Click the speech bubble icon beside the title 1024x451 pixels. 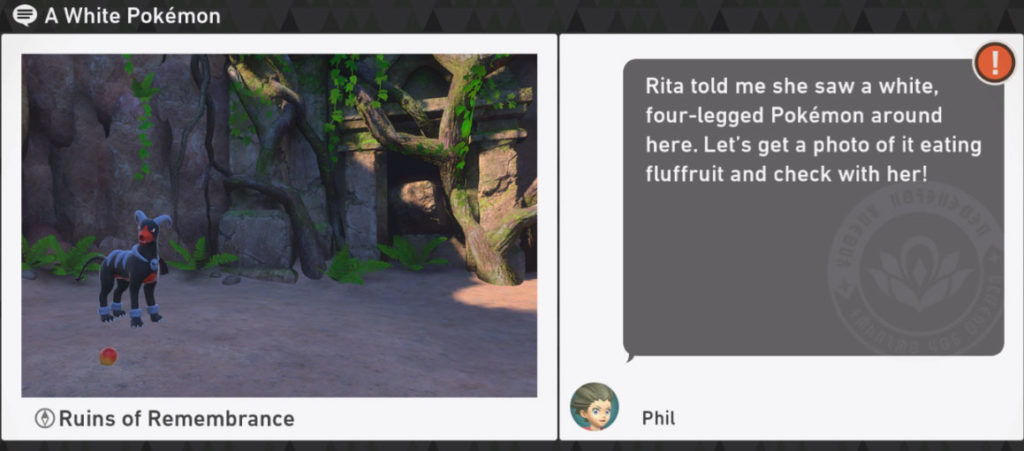pyautogui.click(x=26, y=16)
